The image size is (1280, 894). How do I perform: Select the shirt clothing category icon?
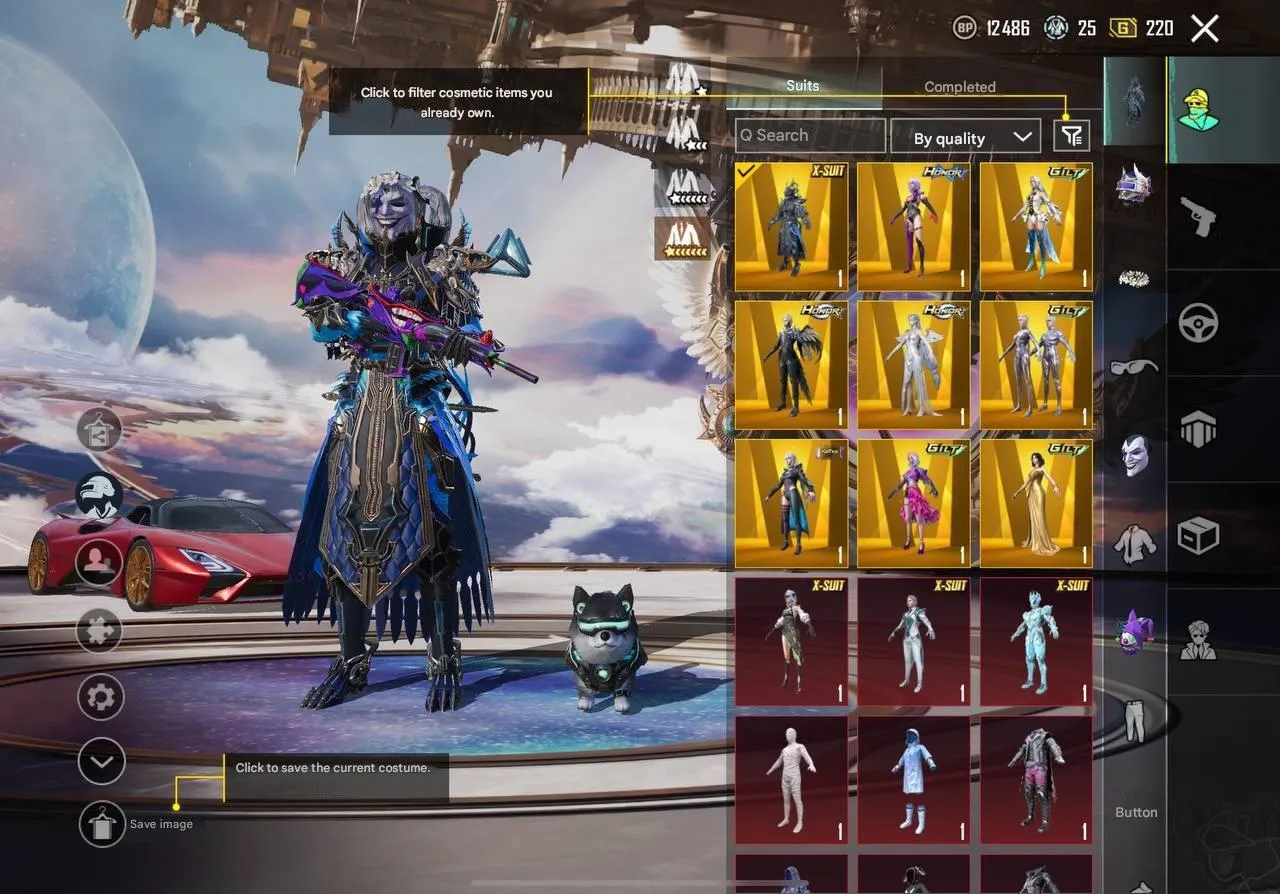pos(1135,545)
